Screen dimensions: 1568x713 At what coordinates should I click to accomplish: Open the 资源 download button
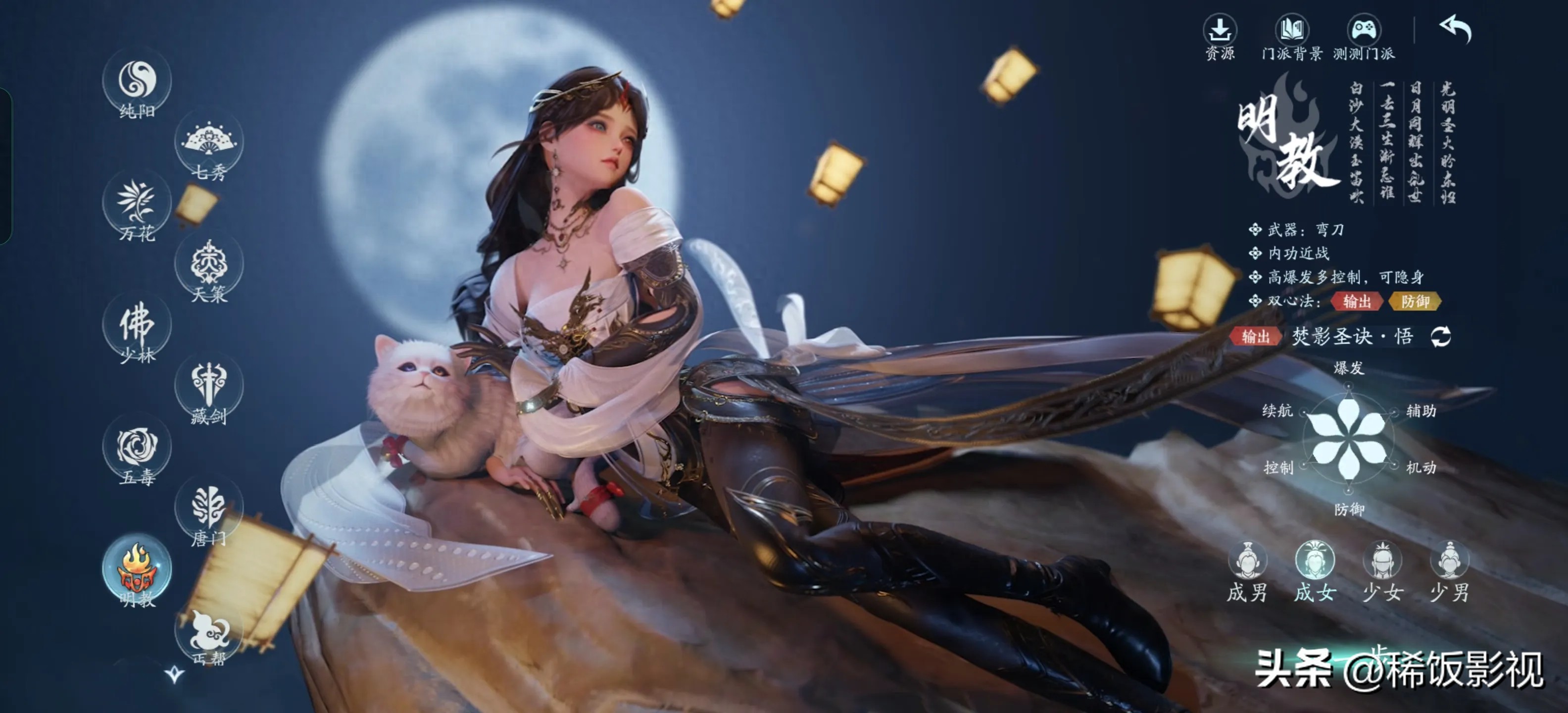[1220, 37]
